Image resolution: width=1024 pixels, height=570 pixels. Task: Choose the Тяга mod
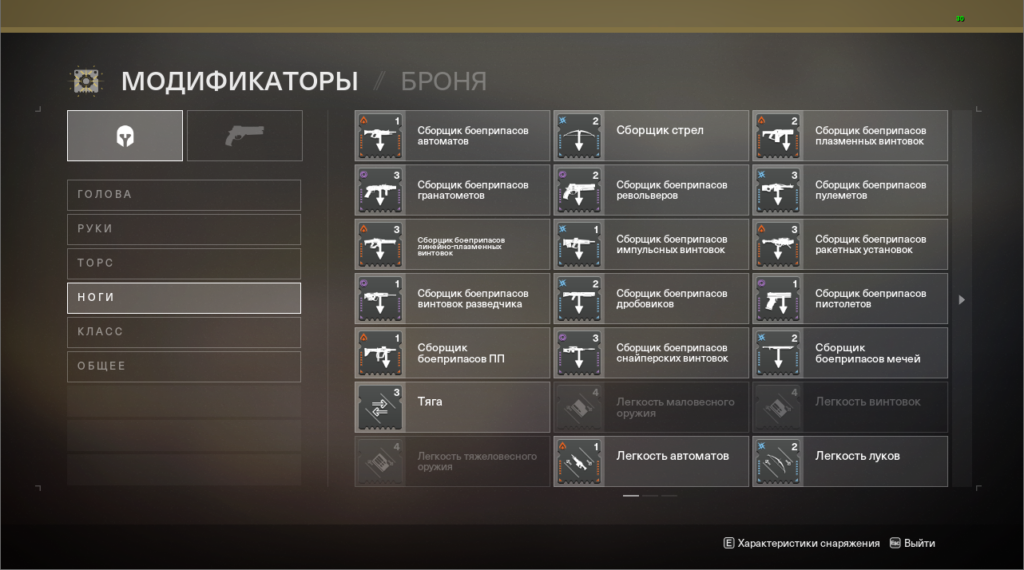coord(452,407)
